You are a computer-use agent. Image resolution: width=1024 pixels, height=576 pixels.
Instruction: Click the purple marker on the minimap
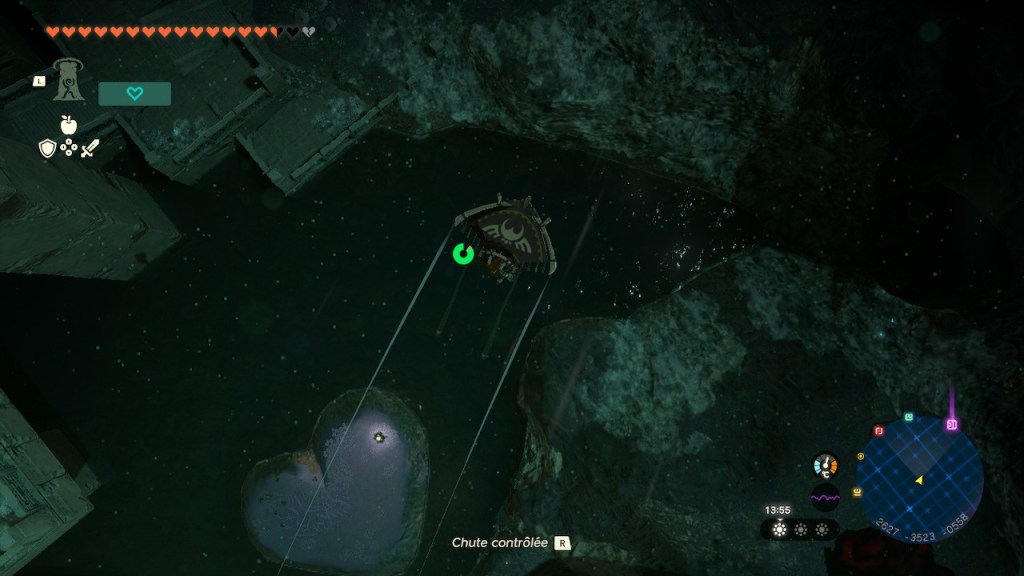pyautogui.click(x=951, y=425)
